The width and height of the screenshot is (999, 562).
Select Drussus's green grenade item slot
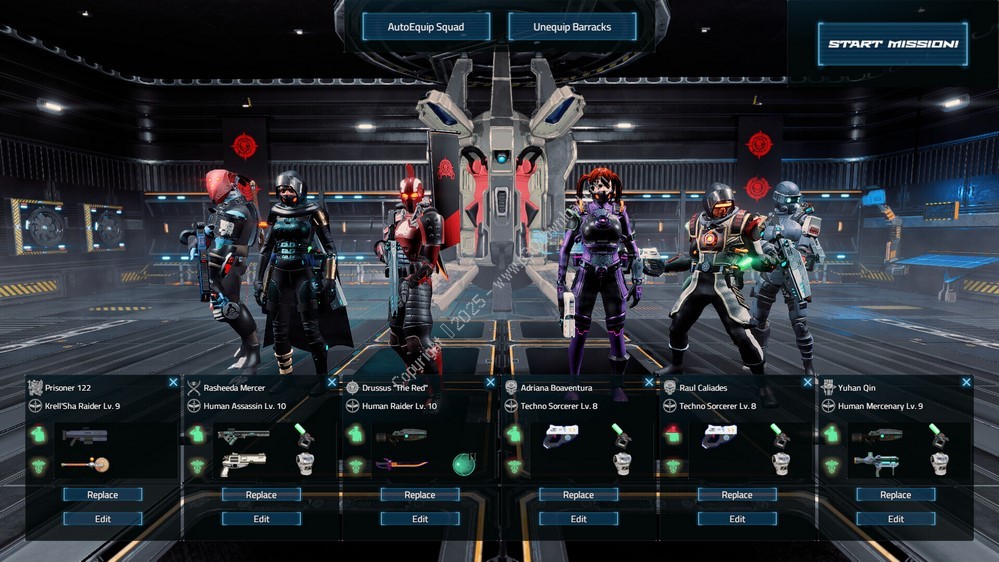pos(463,464)
